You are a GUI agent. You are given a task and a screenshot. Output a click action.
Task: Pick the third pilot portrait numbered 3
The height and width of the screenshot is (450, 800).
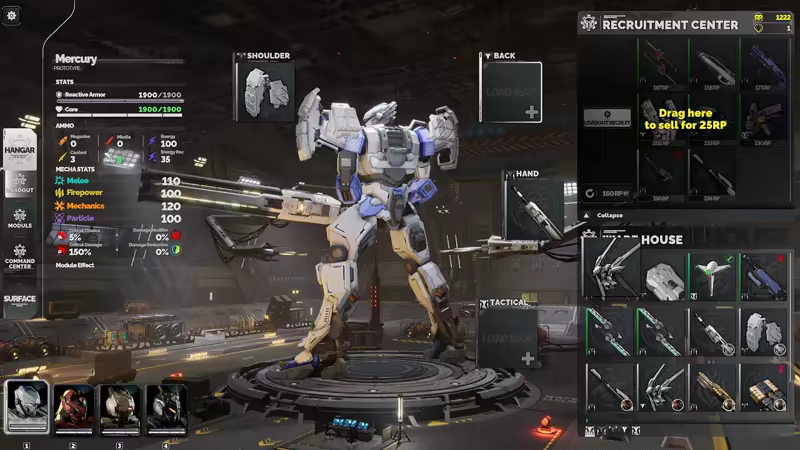120,407
